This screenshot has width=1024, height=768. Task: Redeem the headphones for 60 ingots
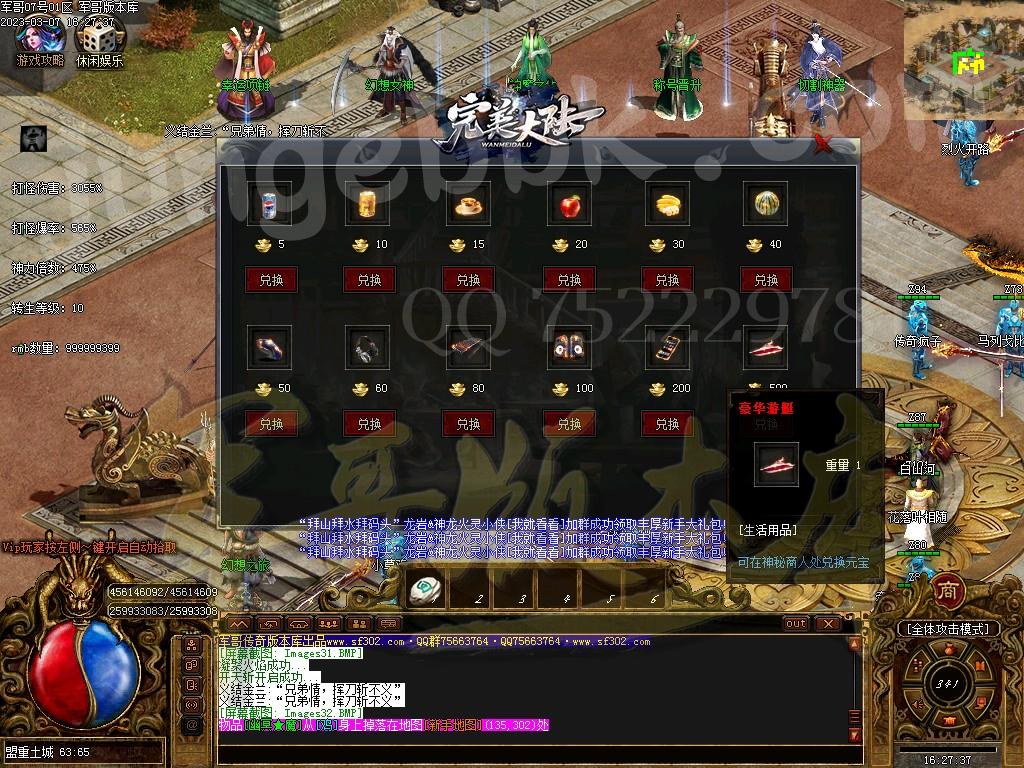click(x=369, y=423)
